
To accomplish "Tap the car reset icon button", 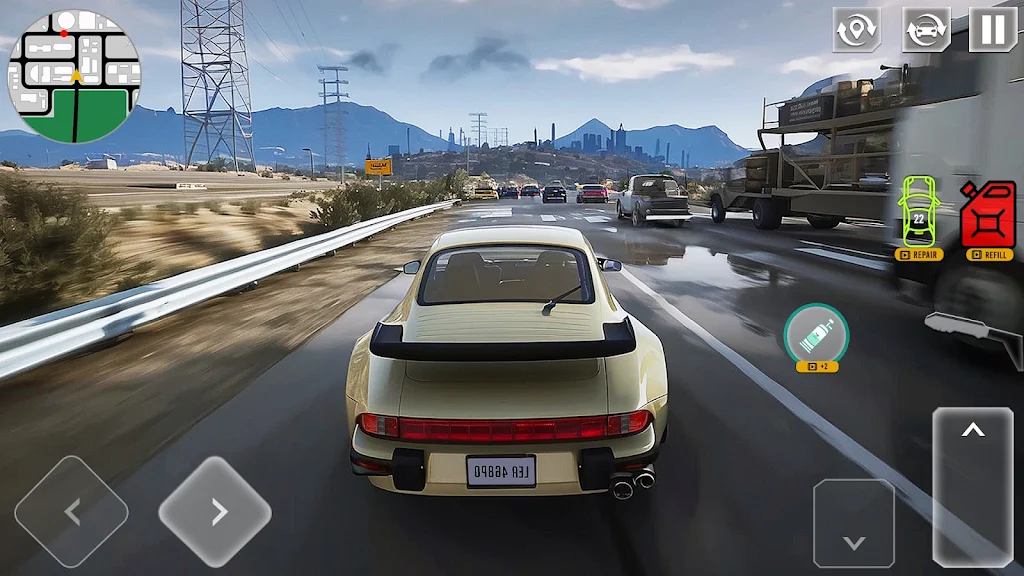I will (x=926, y=29).
